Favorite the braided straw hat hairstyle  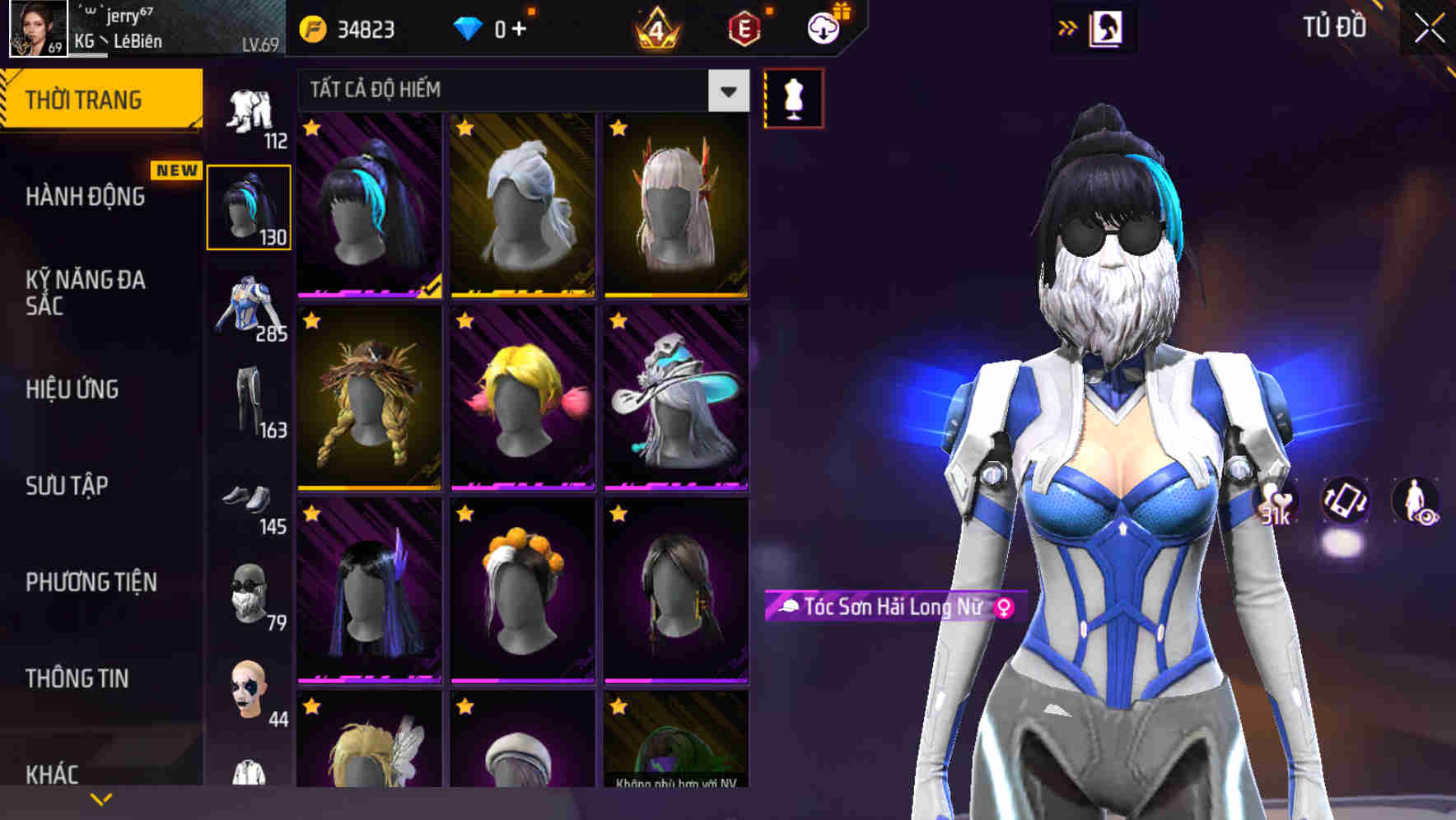[311, 322]
